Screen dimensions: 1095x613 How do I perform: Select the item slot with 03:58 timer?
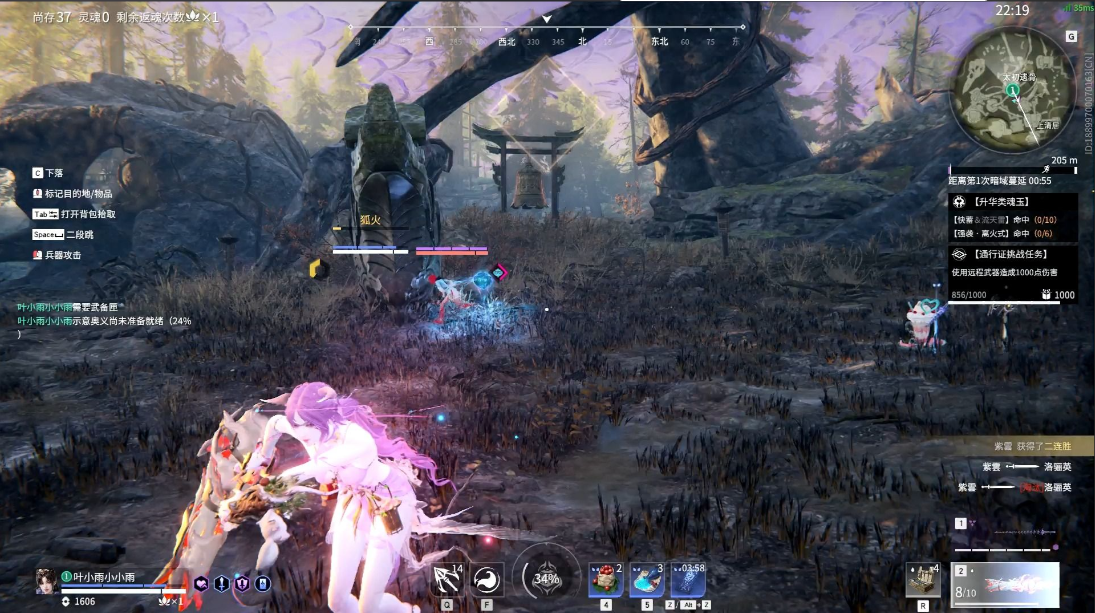[x=688, y=580]
